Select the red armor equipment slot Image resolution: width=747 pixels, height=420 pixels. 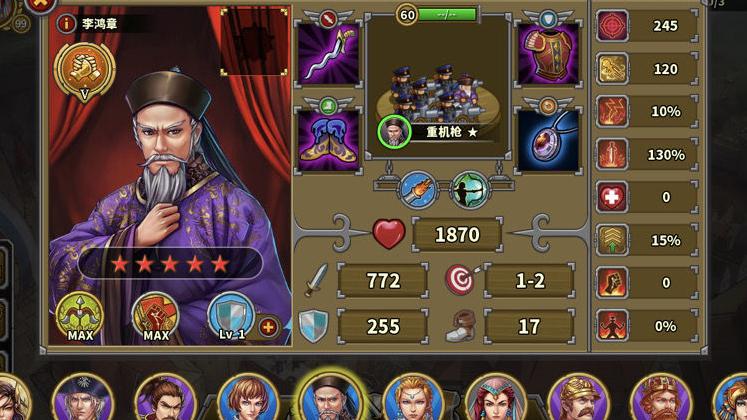[548, 55]
